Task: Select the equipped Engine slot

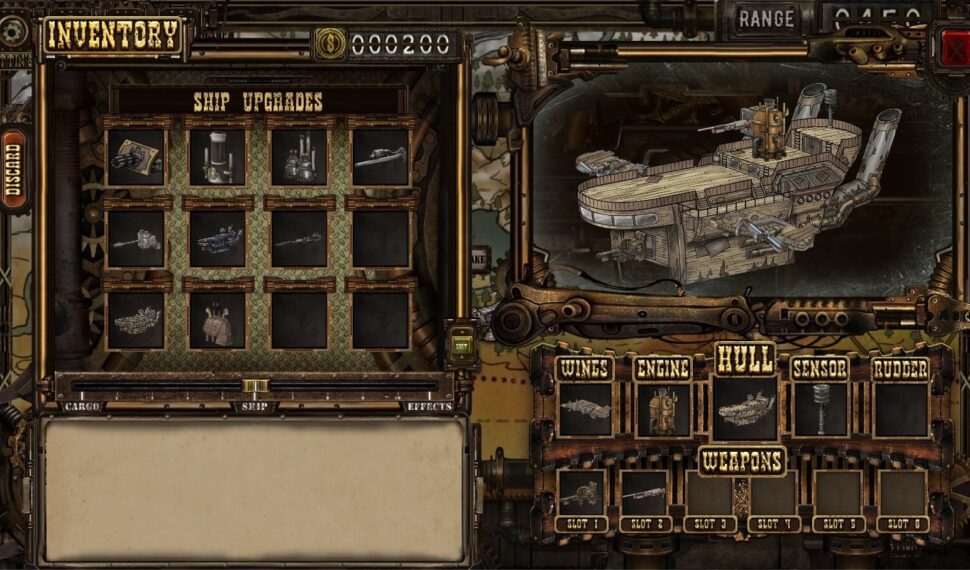Action: [x=663, y=408]
